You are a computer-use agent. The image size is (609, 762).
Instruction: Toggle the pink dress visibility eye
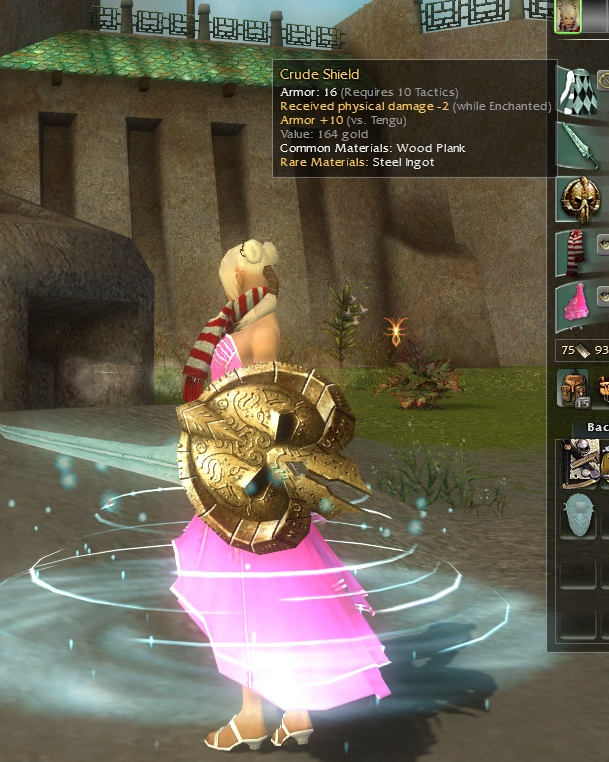603,295
